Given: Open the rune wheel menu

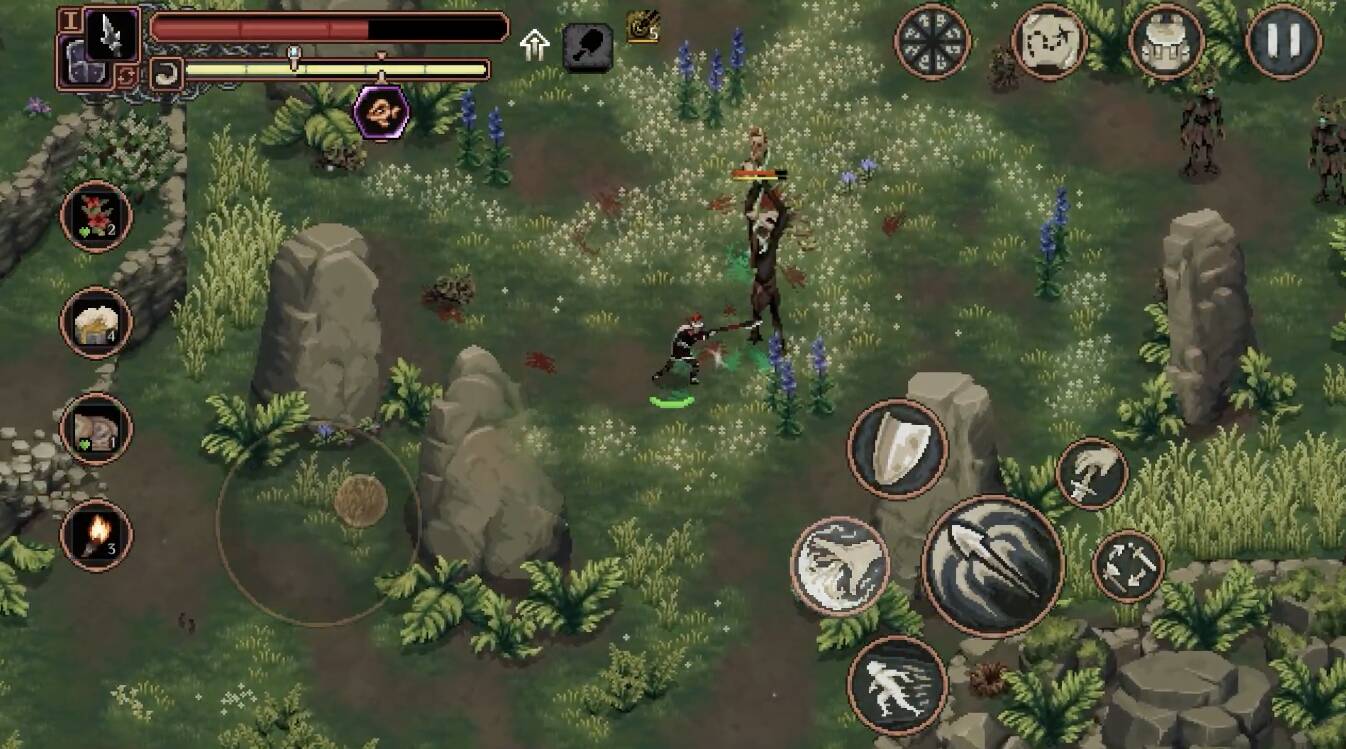Looking at the screenshot, I should pos(932,42).
